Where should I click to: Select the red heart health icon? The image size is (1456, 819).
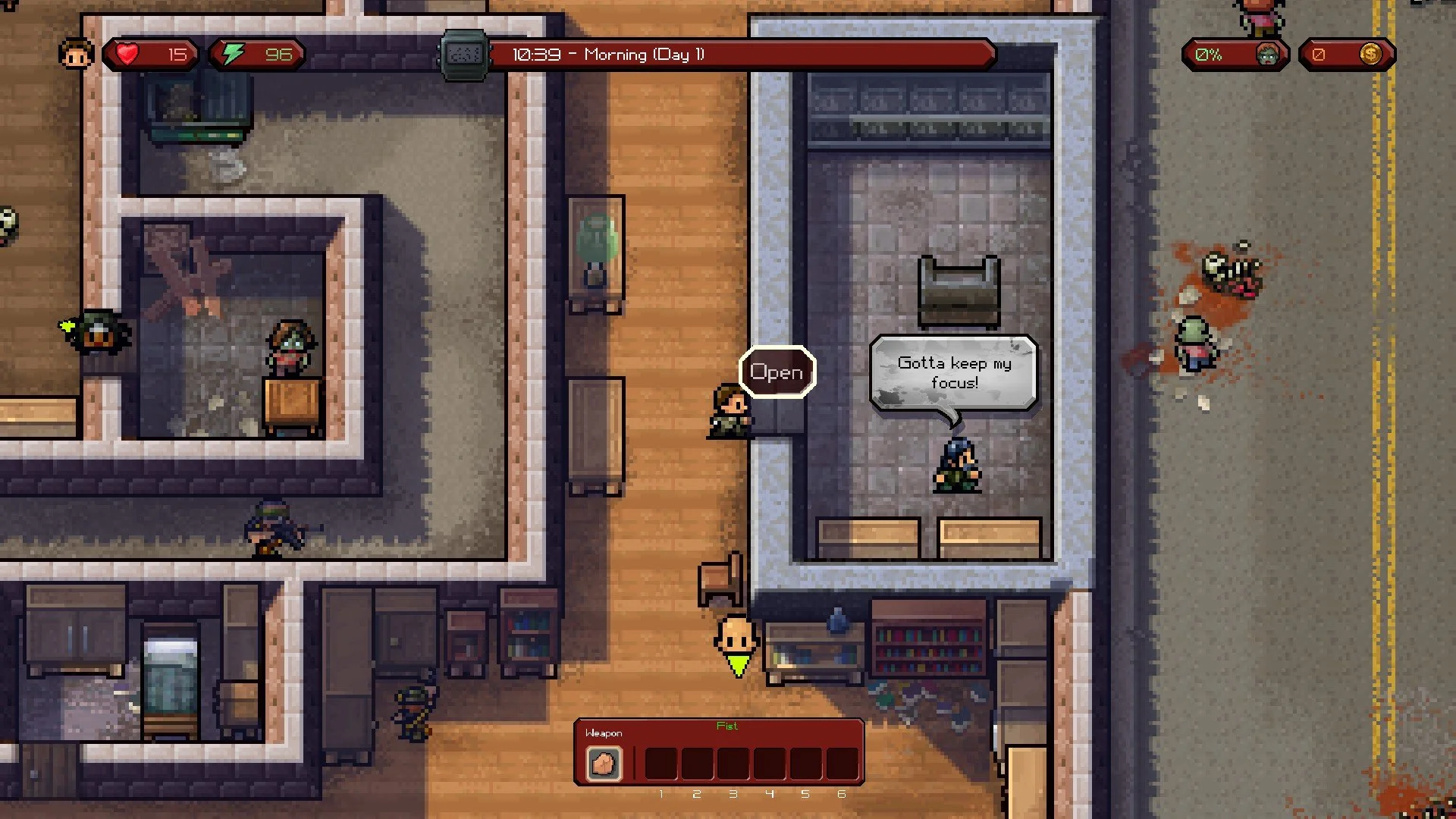coord(129,53)
